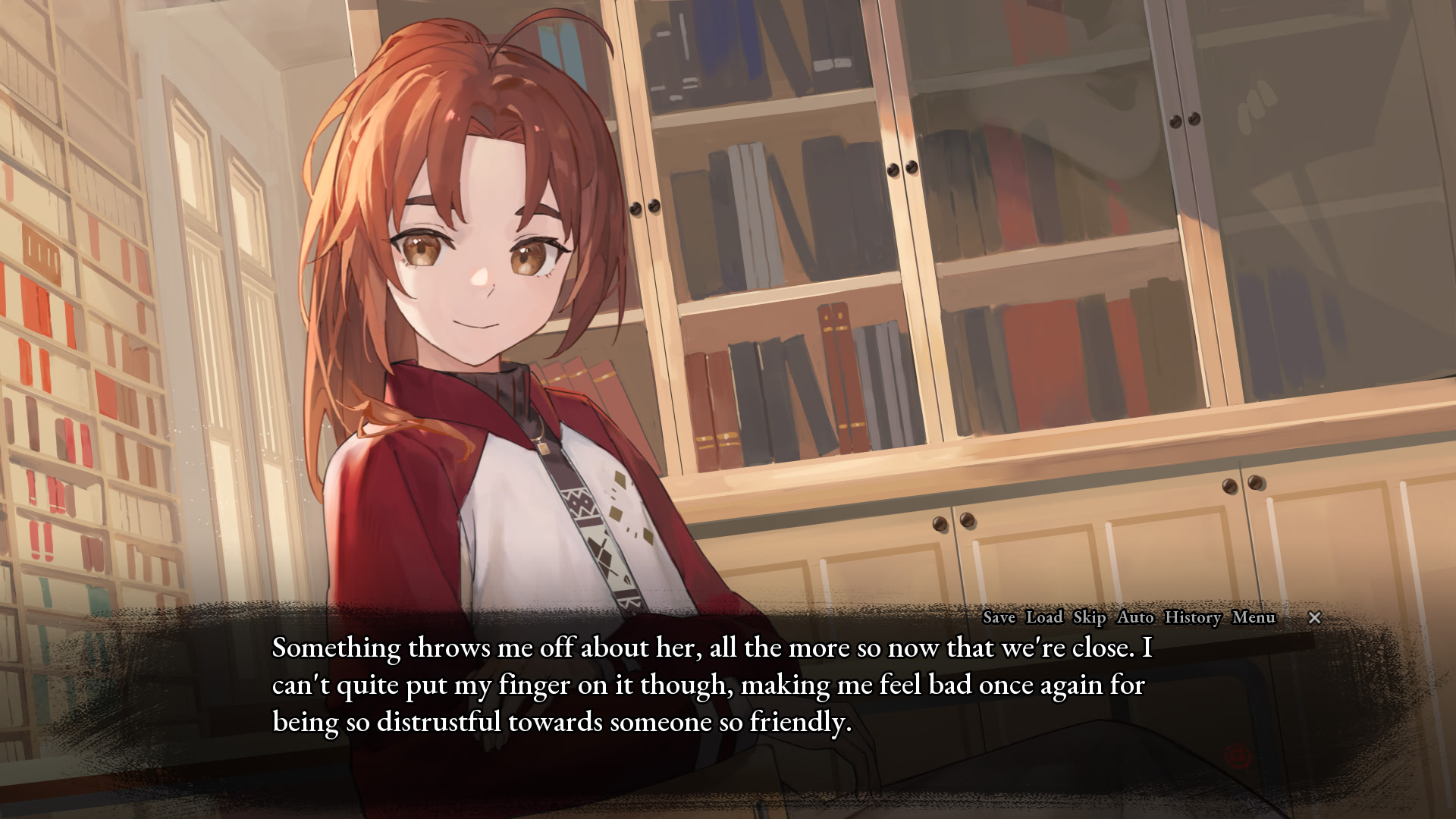Toggle Auto dialogue advance
This screenshot has height=819, width=1456.
(1135, 617)
